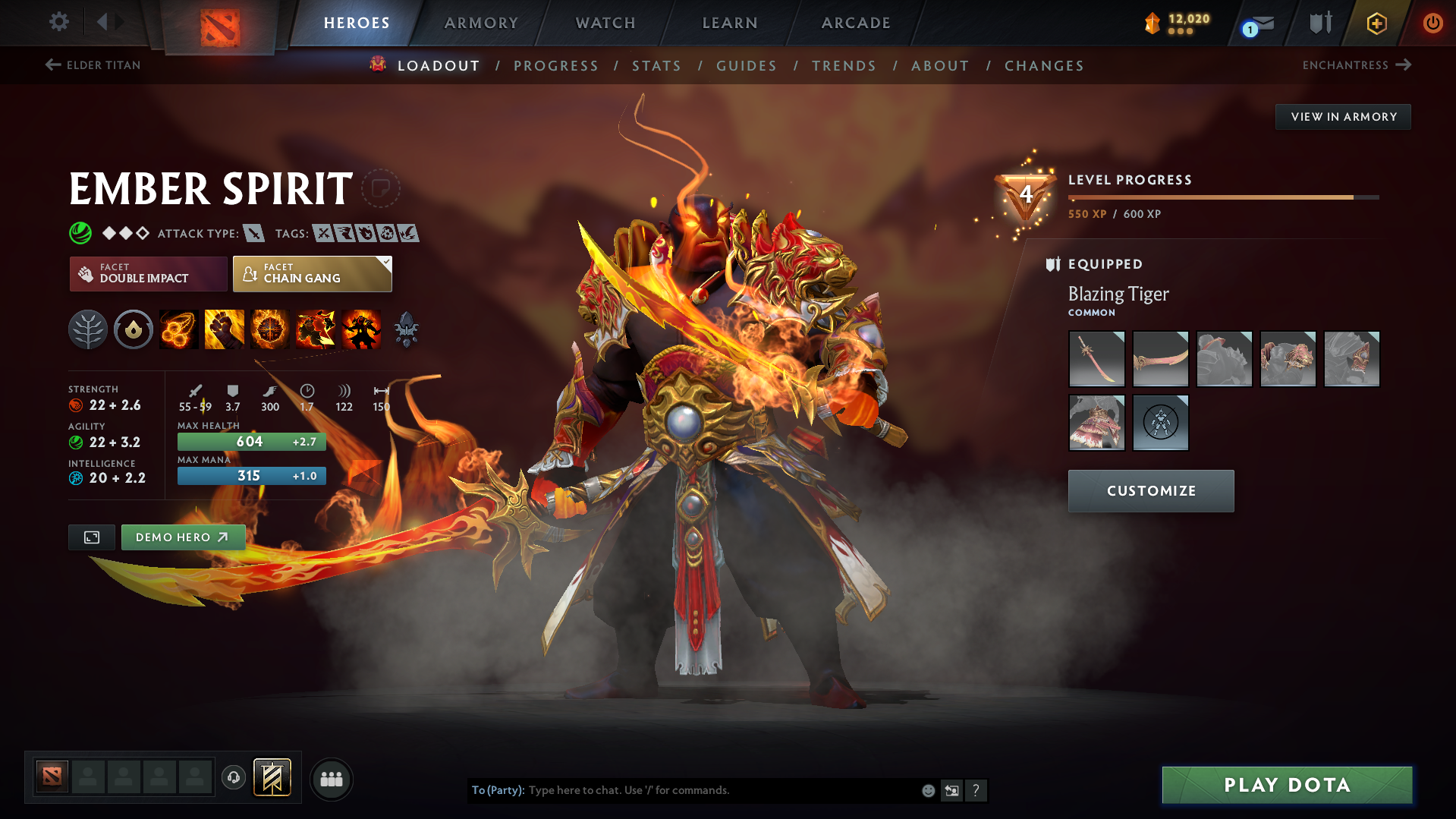
Task: View the Flame Guard ability icon
Action: click(270, 329)
